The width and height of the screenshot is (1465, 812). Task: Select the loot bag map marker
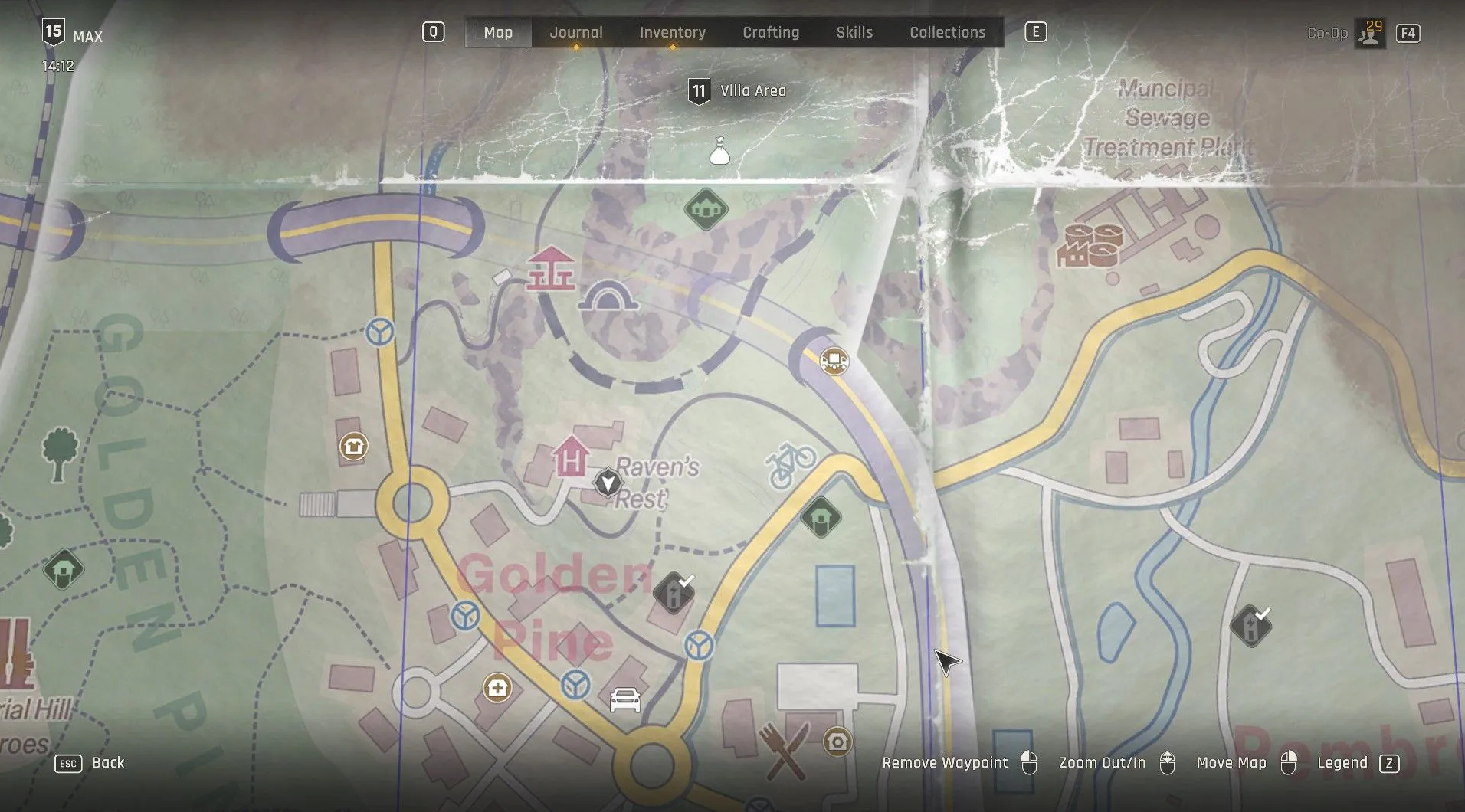pyautogui.click(x=719, y=152)
